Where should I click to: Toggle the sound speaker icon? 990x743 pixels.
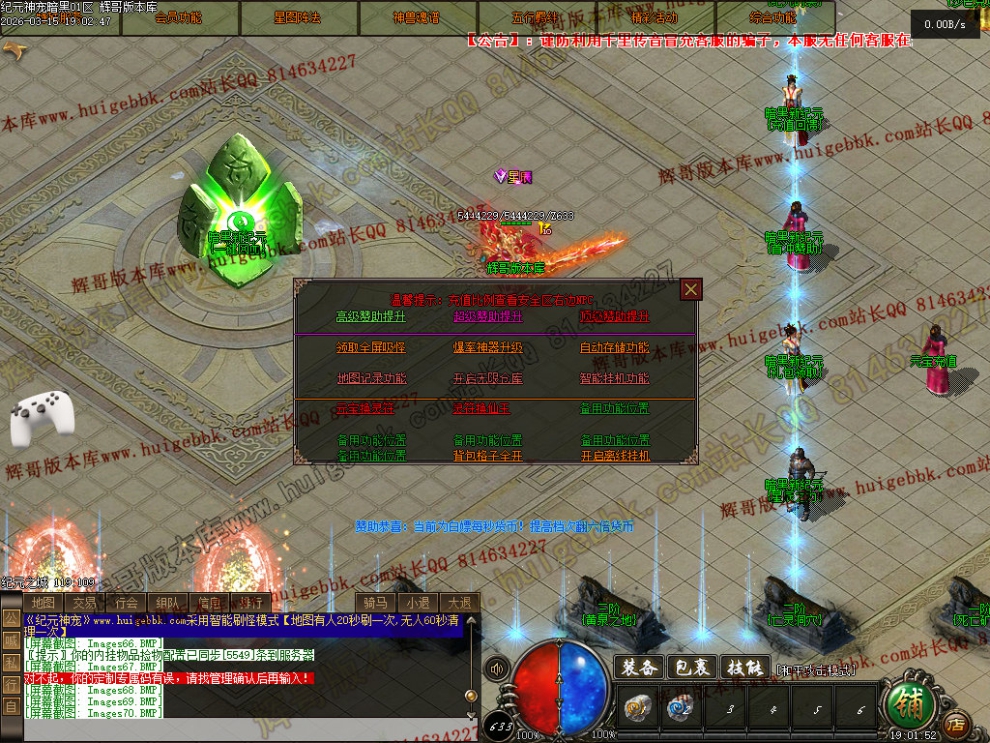coord(496,668)
